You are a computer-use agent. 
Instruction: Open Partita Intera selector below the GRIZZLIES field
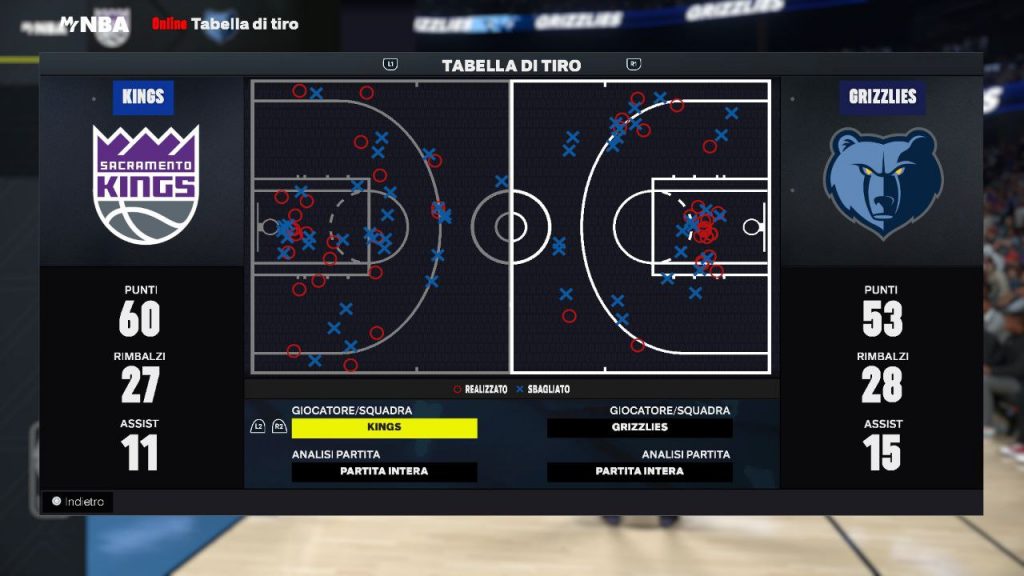[639, 472]
